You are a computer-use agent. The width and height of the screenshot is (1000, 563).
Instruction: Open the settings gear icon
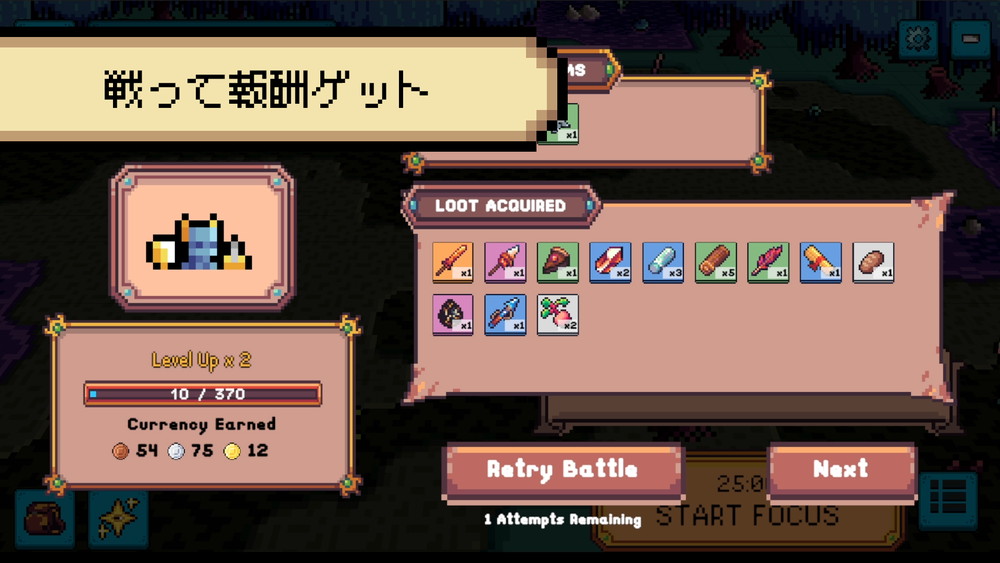coord(916,40)
